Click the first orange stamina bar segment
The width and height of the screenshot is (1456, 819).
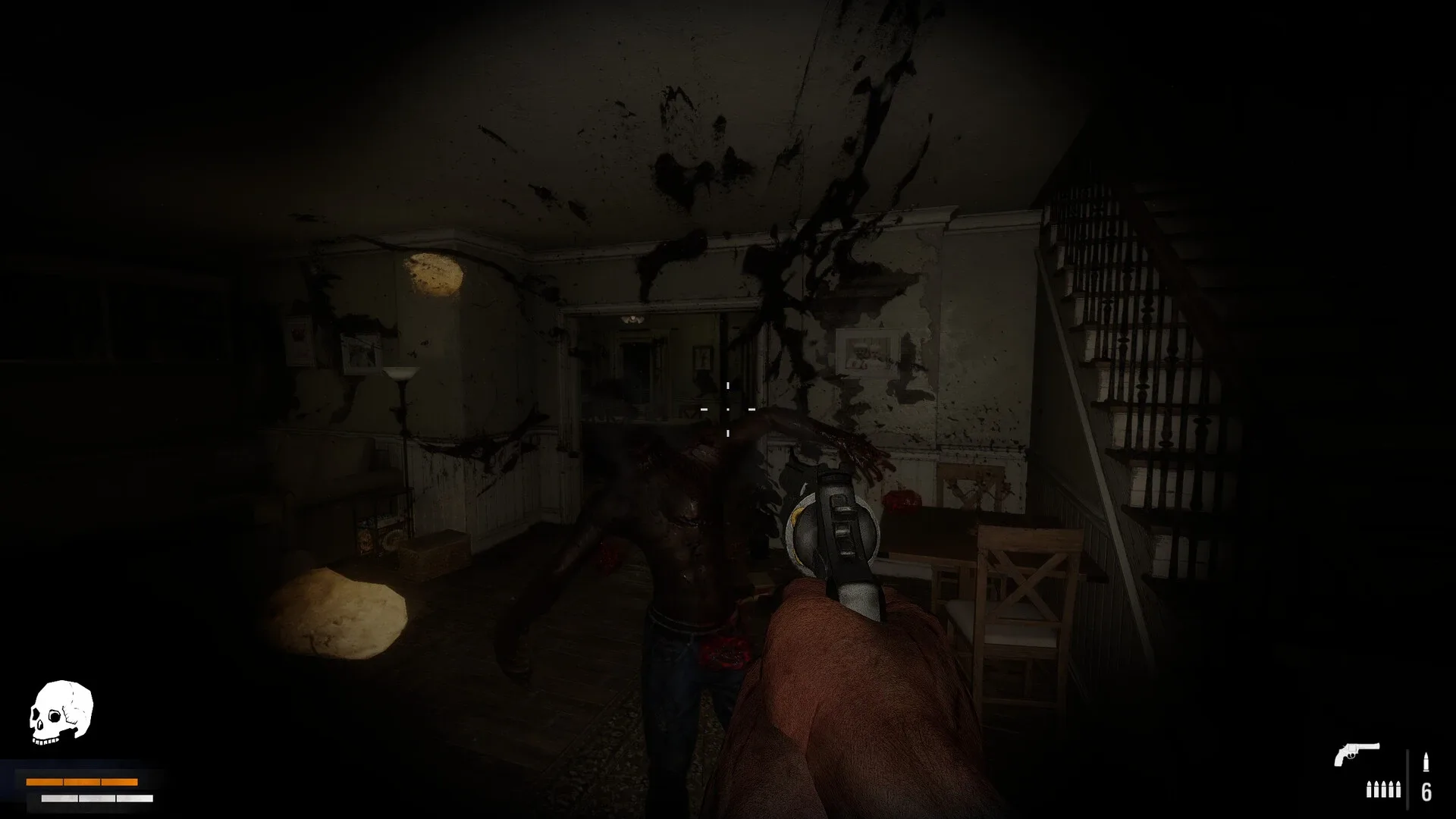click(x=44, y=782)
